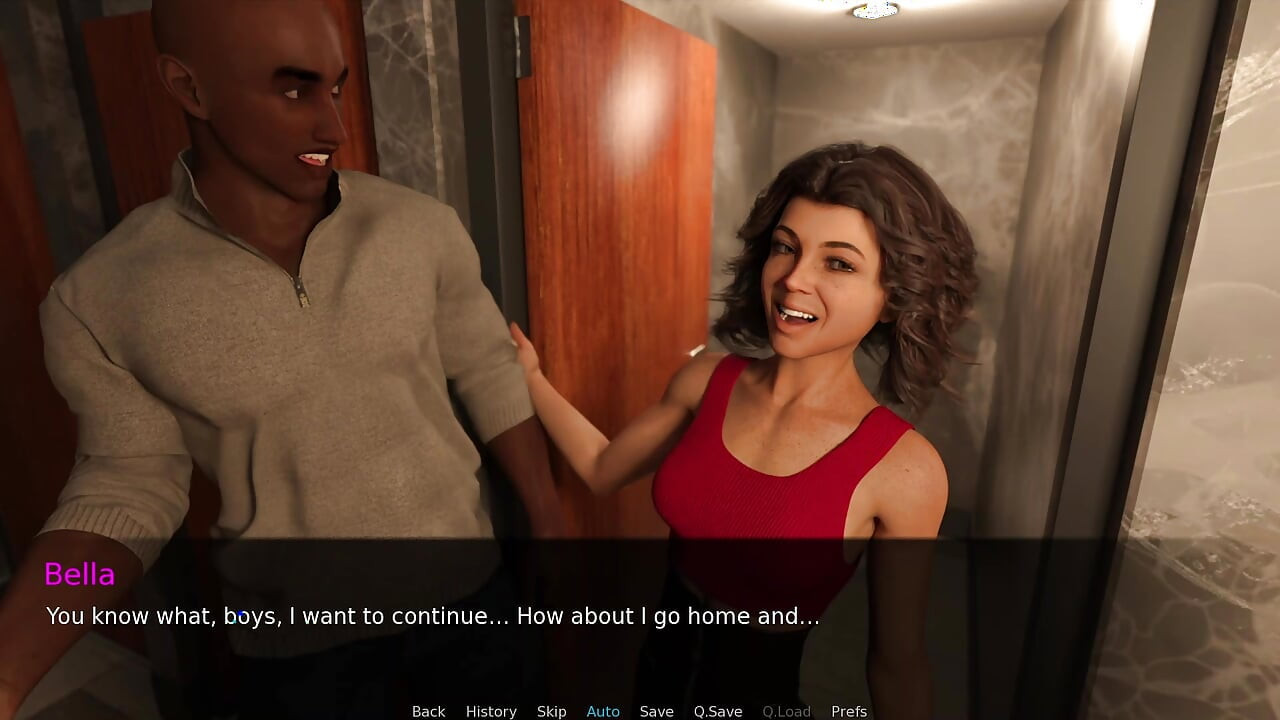Click Back to rewind the dialogue
The image size is (1280, 720).
coord(428,711)
